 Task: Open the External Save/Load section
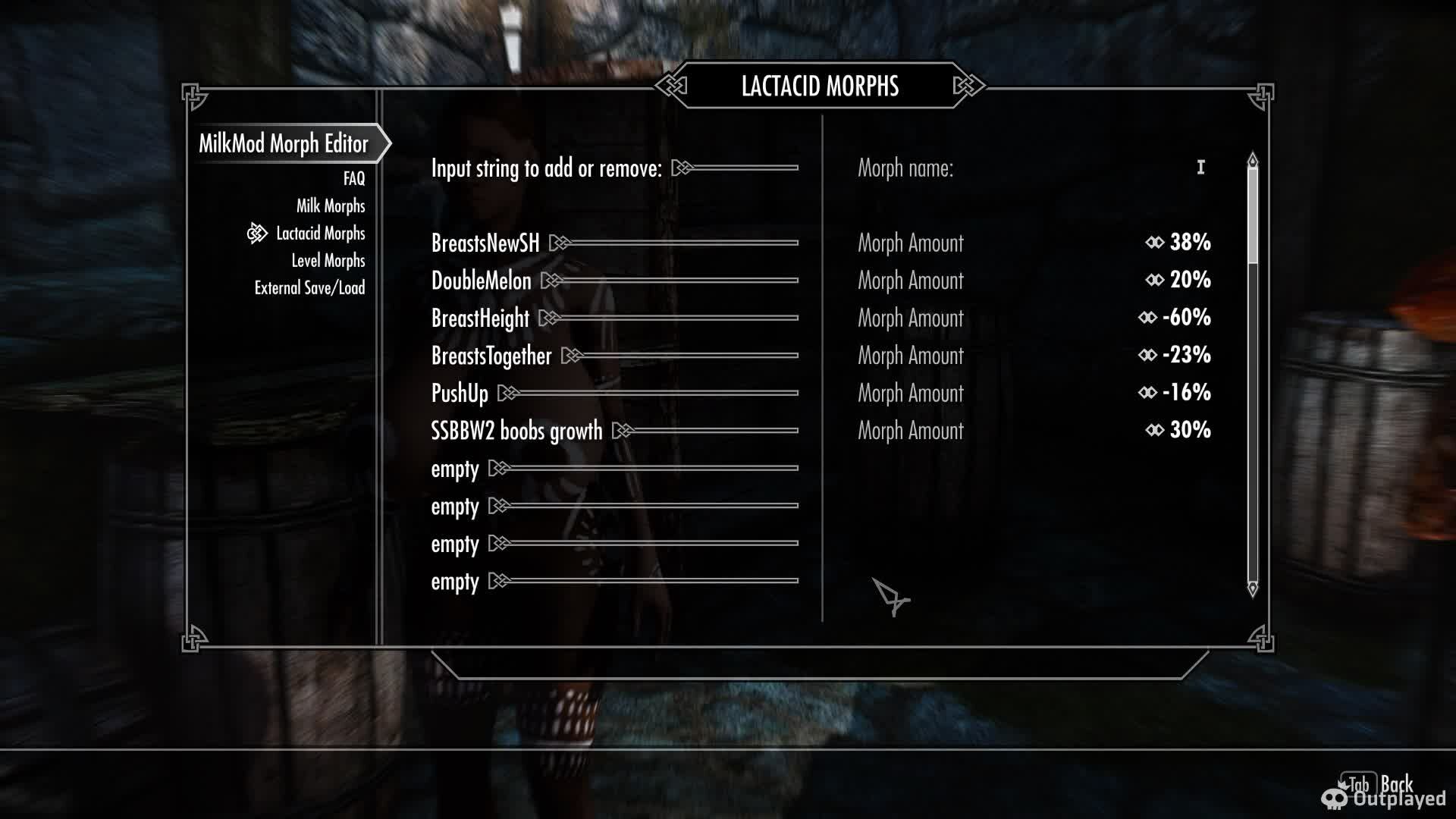pyautogui.click(x=310, y=288)
